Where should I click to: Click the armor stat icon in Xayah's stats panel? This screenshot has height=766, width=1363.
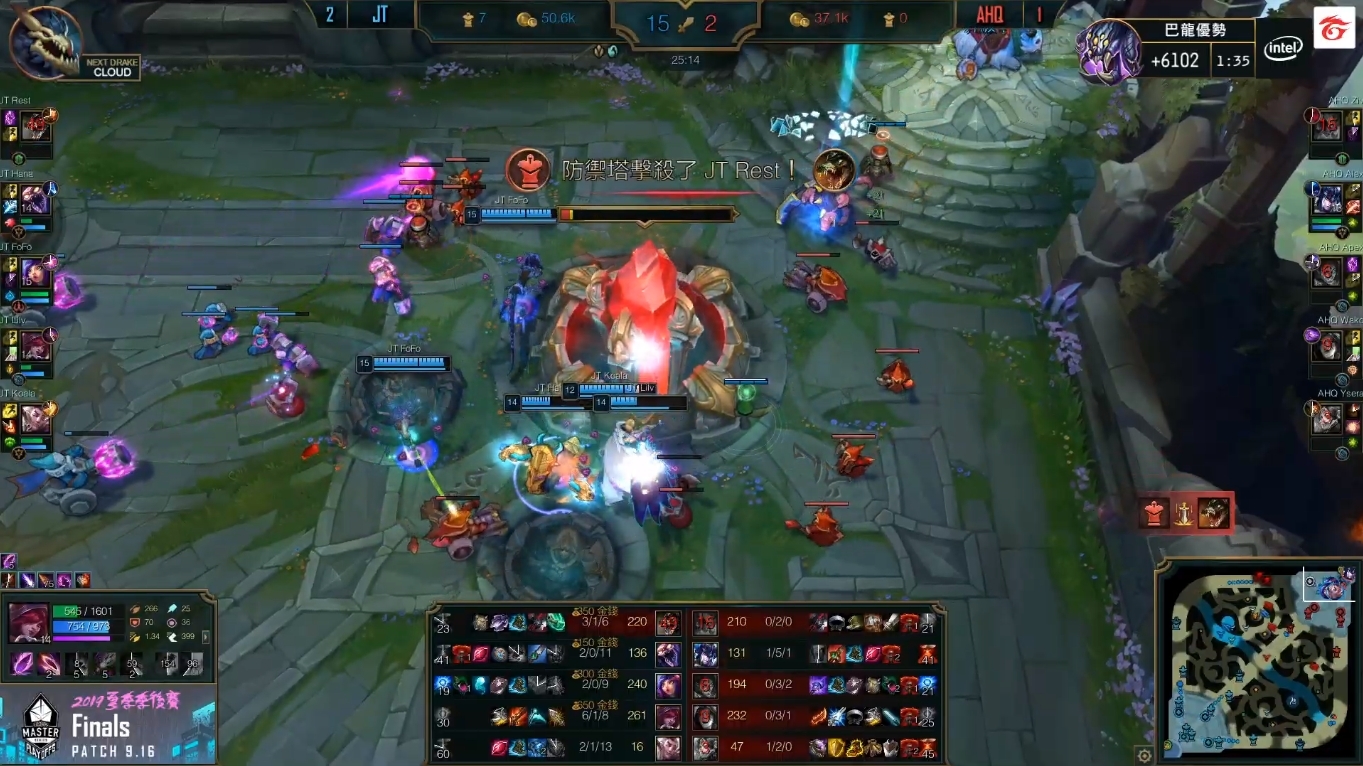[x=134, y=622]
